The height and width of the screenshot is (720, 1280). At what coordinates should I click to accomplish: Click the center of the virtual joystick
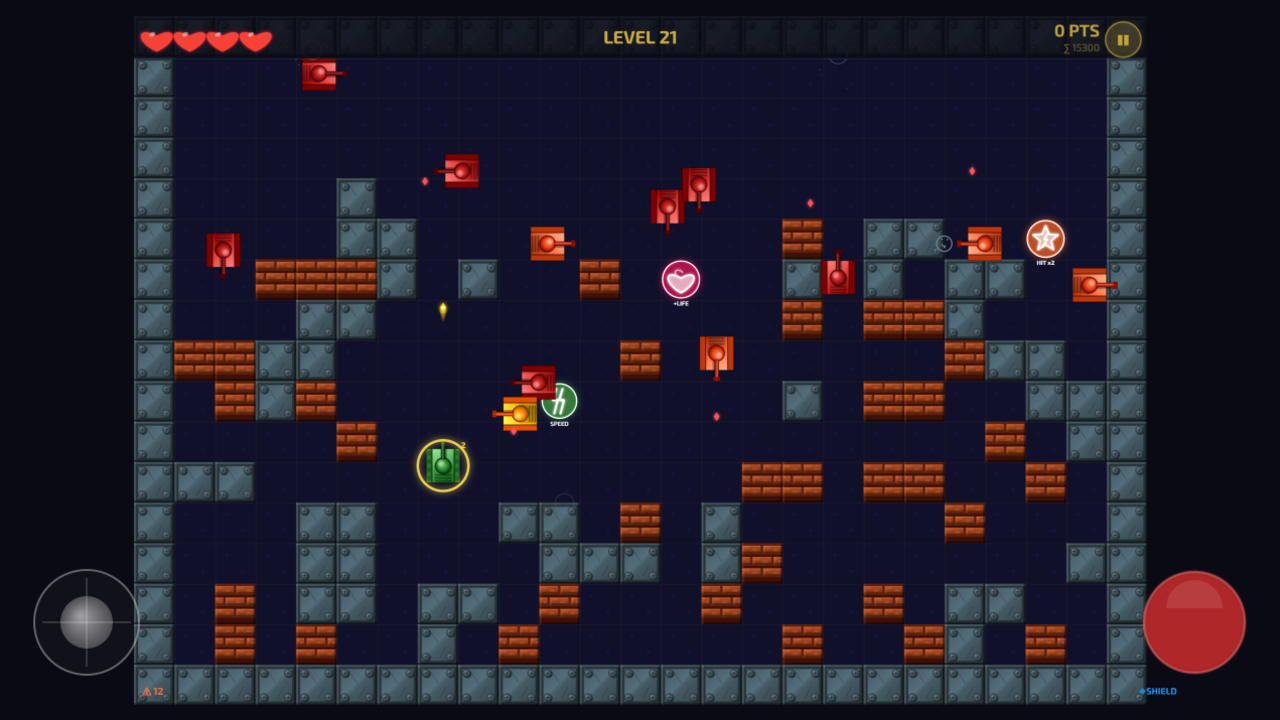pyautogui.click(x=85, y=621)
